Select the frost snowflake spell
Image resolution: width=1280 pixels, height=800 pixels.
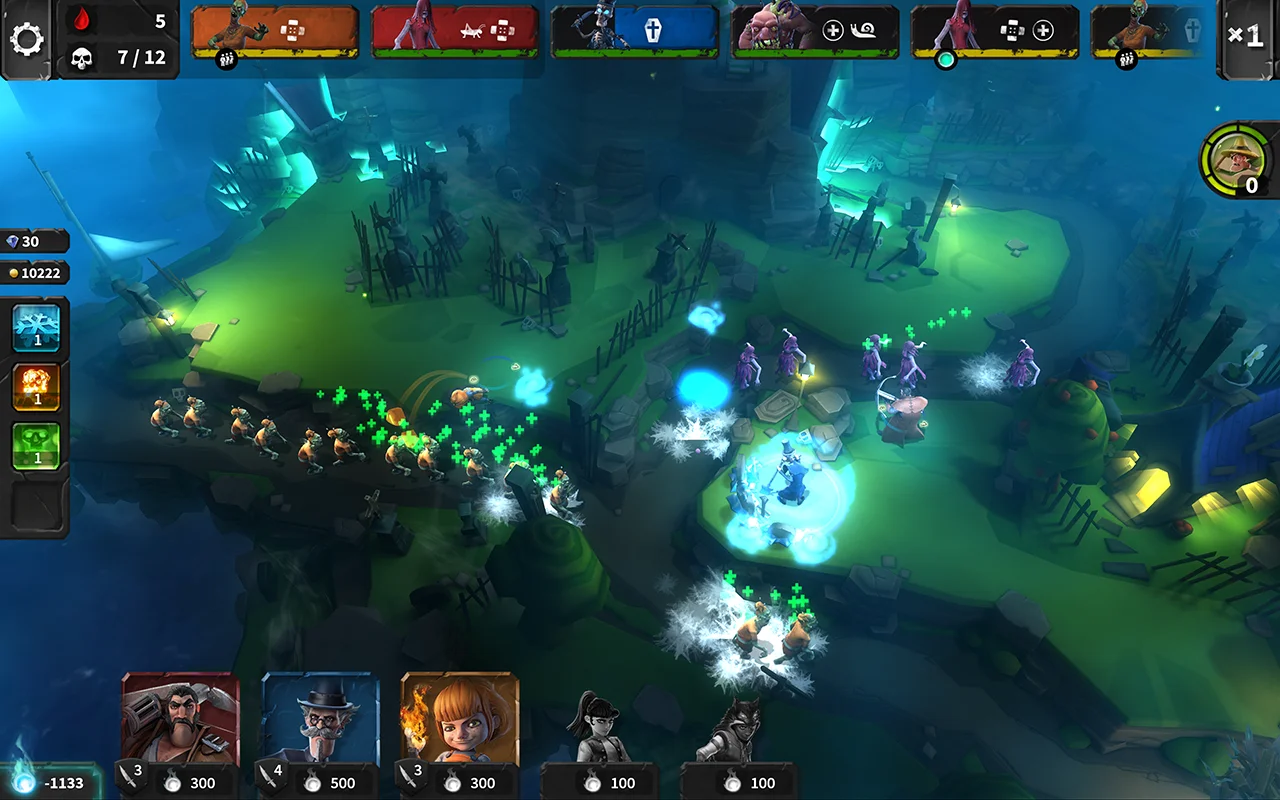tap(37, 326)
